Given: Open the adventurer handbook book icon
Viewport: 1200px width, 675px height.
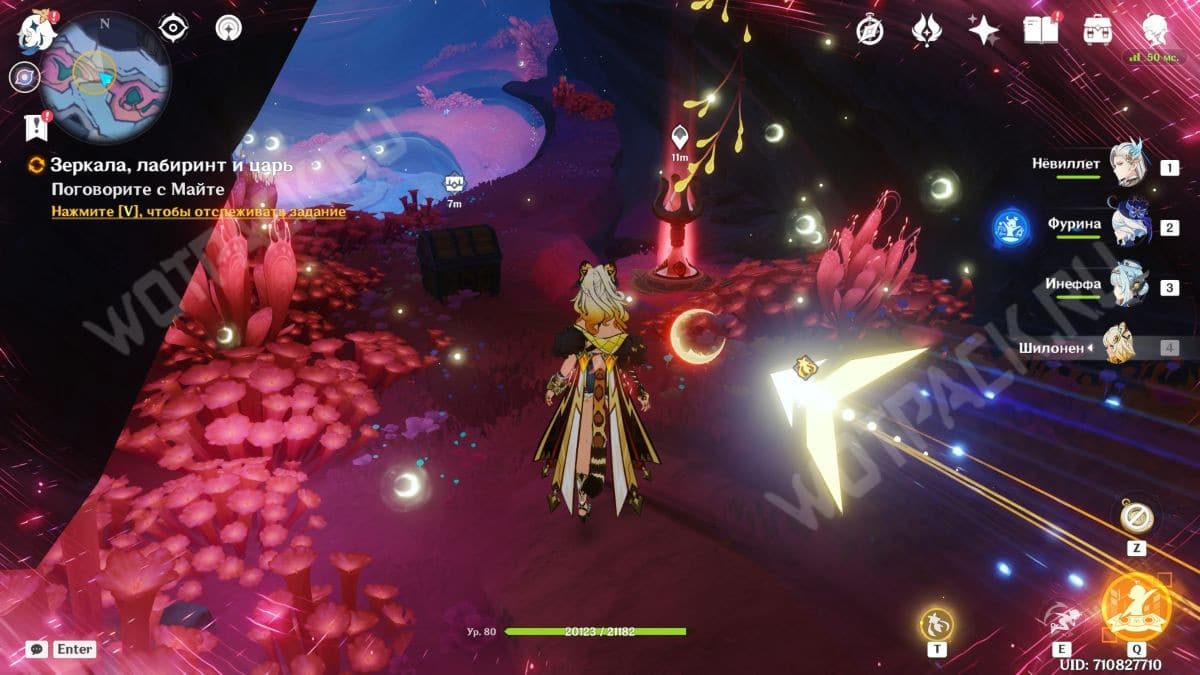Looking at the screenshot, I should 1041,30.
